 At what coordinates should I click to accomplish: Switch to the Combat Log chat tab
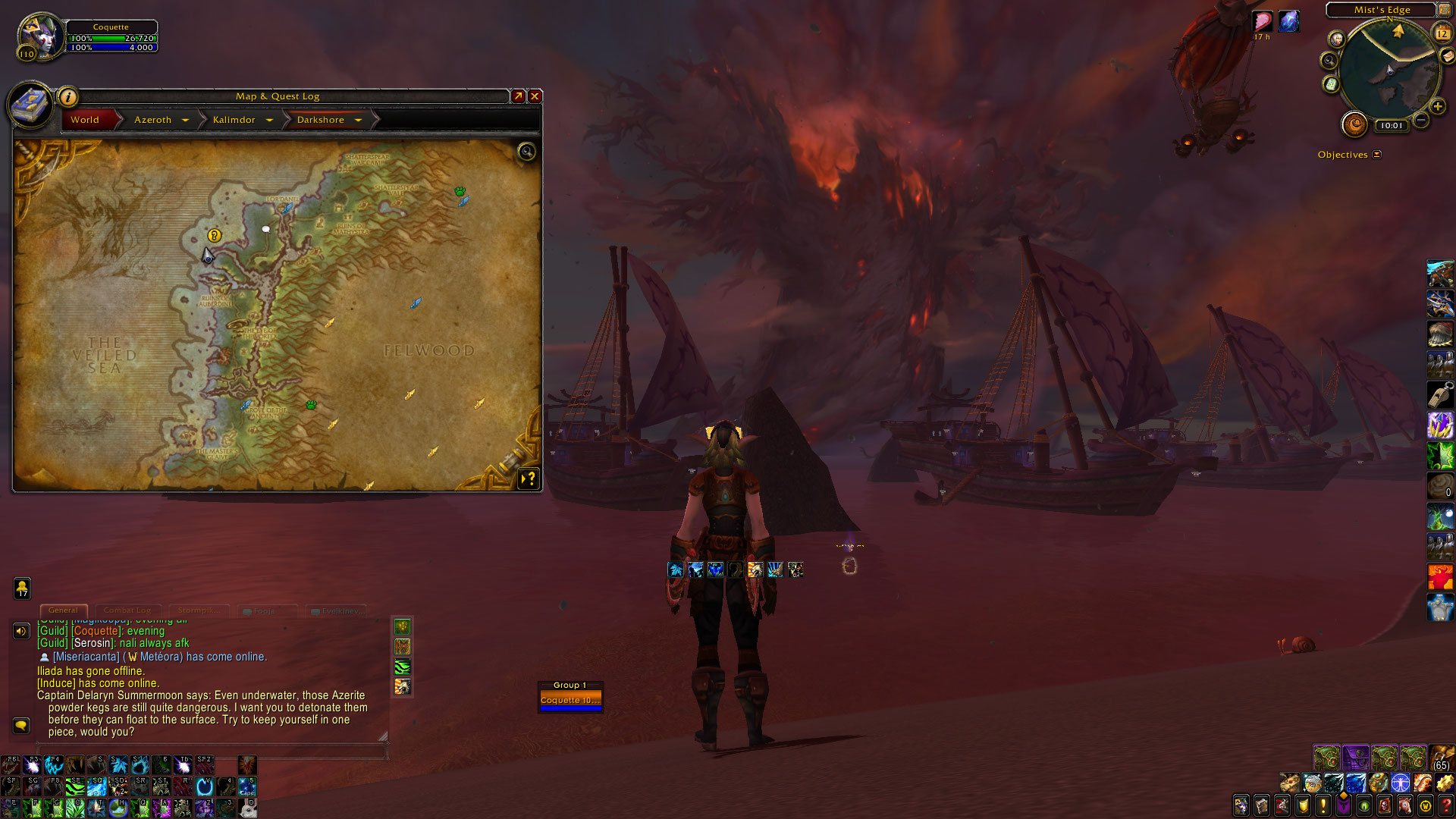(x=127, y=610)
